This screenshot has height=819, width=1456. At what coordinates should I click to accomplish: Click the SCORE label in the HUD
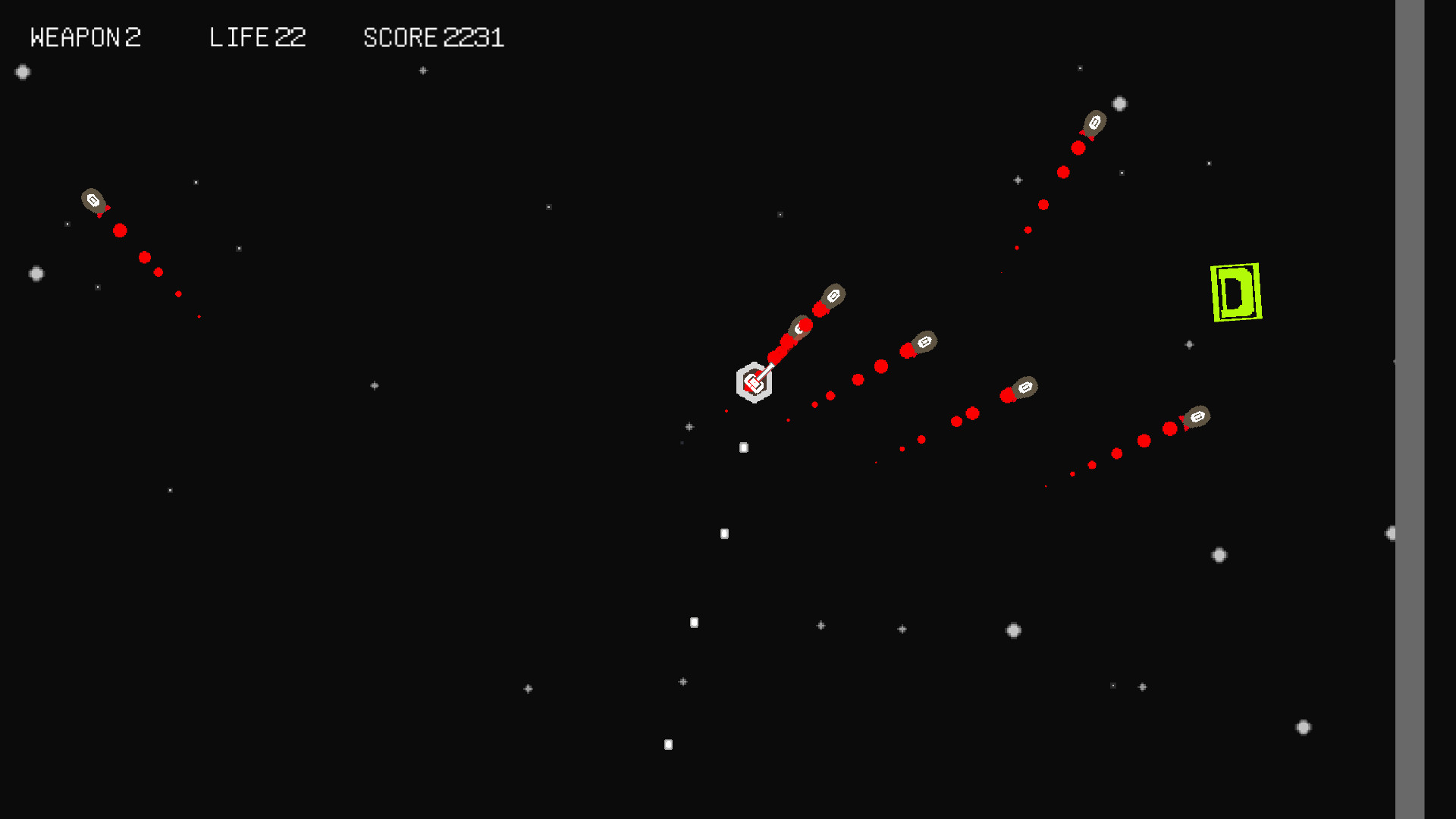[x=400, y=37]
